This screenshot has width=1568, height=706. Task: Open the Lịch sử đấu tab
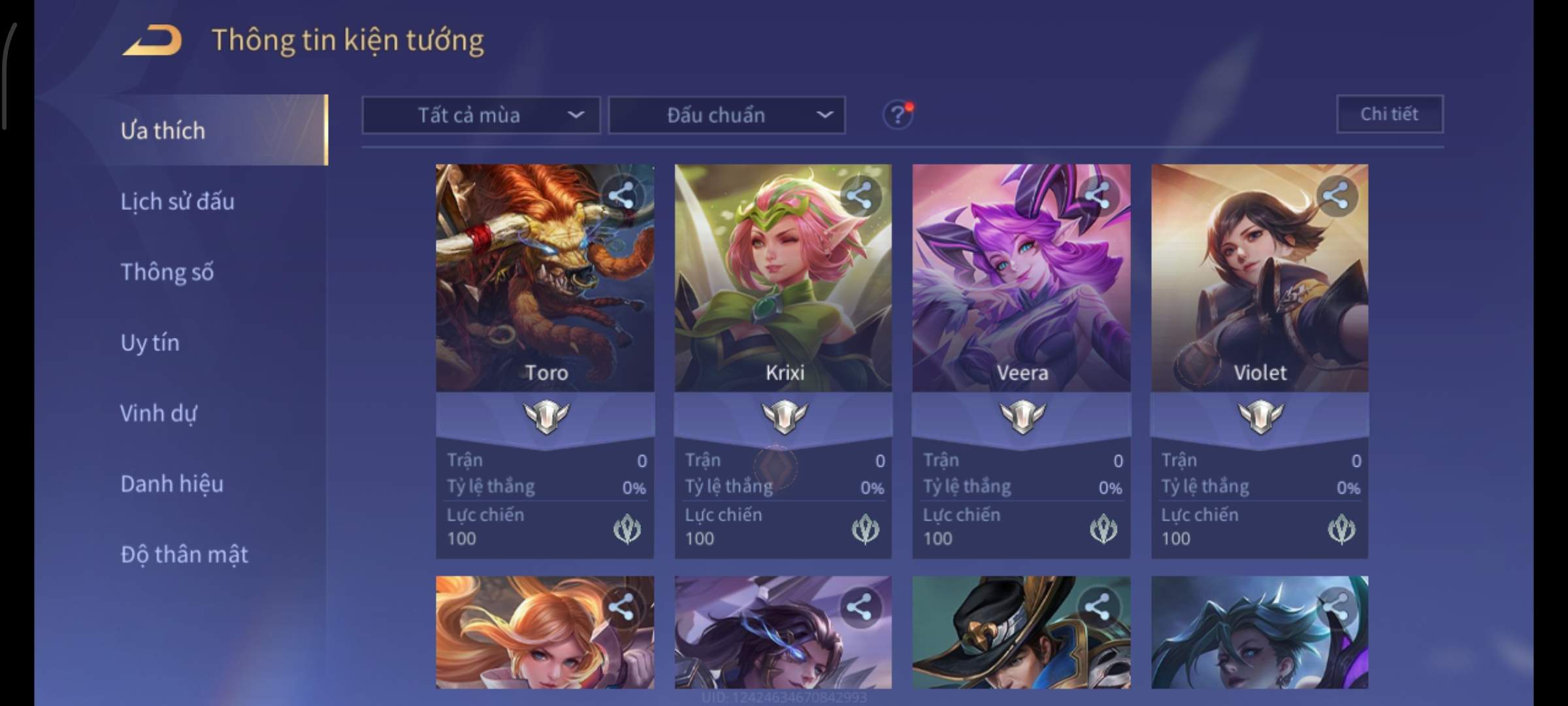(177, 201)
